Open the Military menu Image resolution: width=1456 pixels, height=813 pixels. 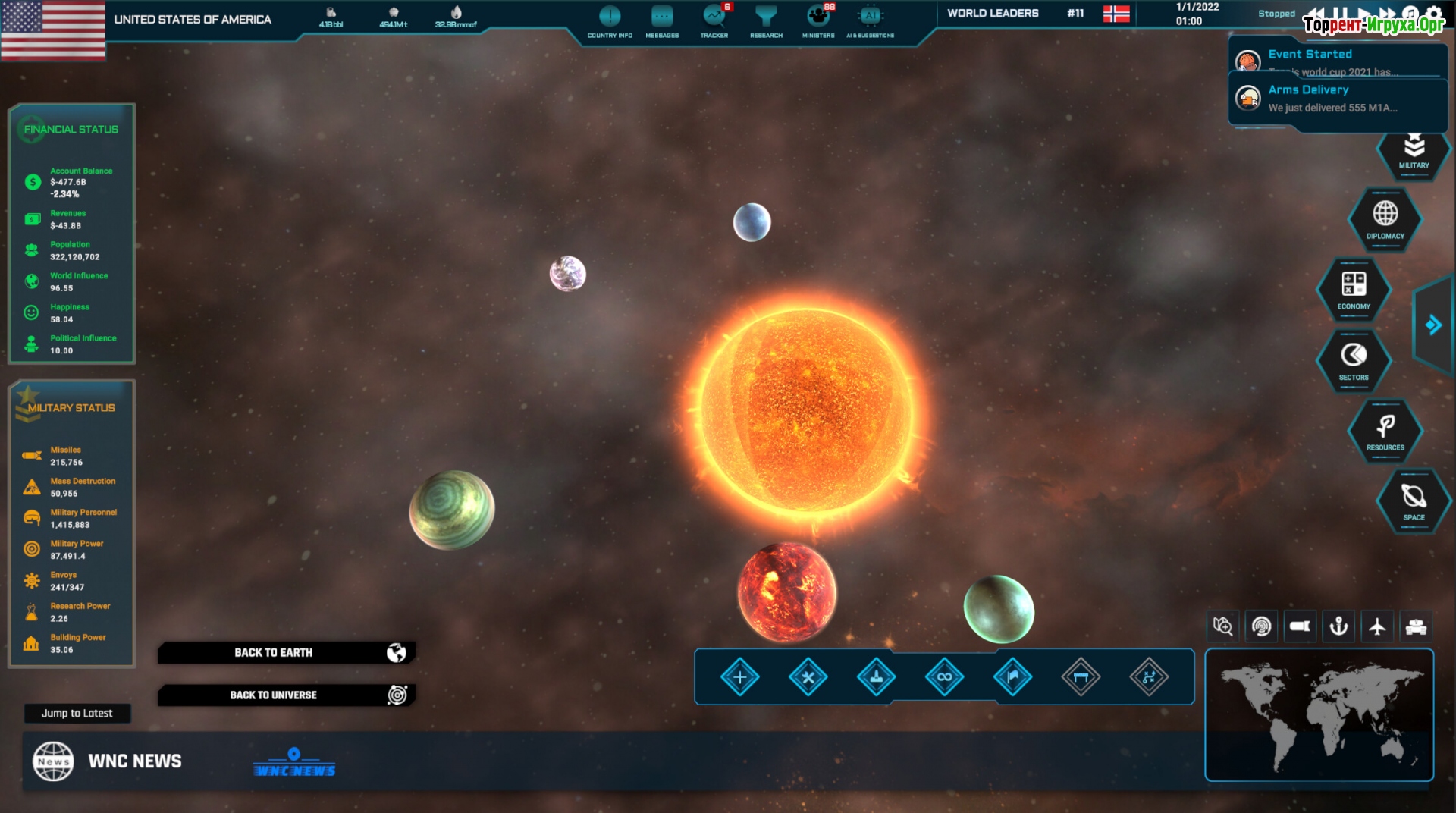click(1414, 151)
